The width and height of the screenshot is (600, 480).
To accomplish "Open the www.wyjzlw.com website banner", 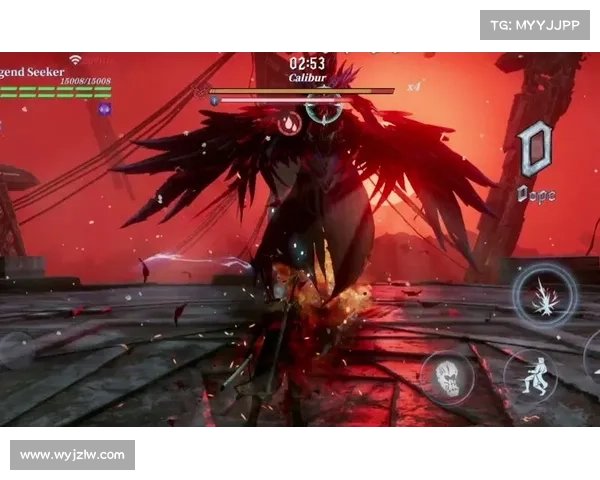I will [x=72, y=455].
